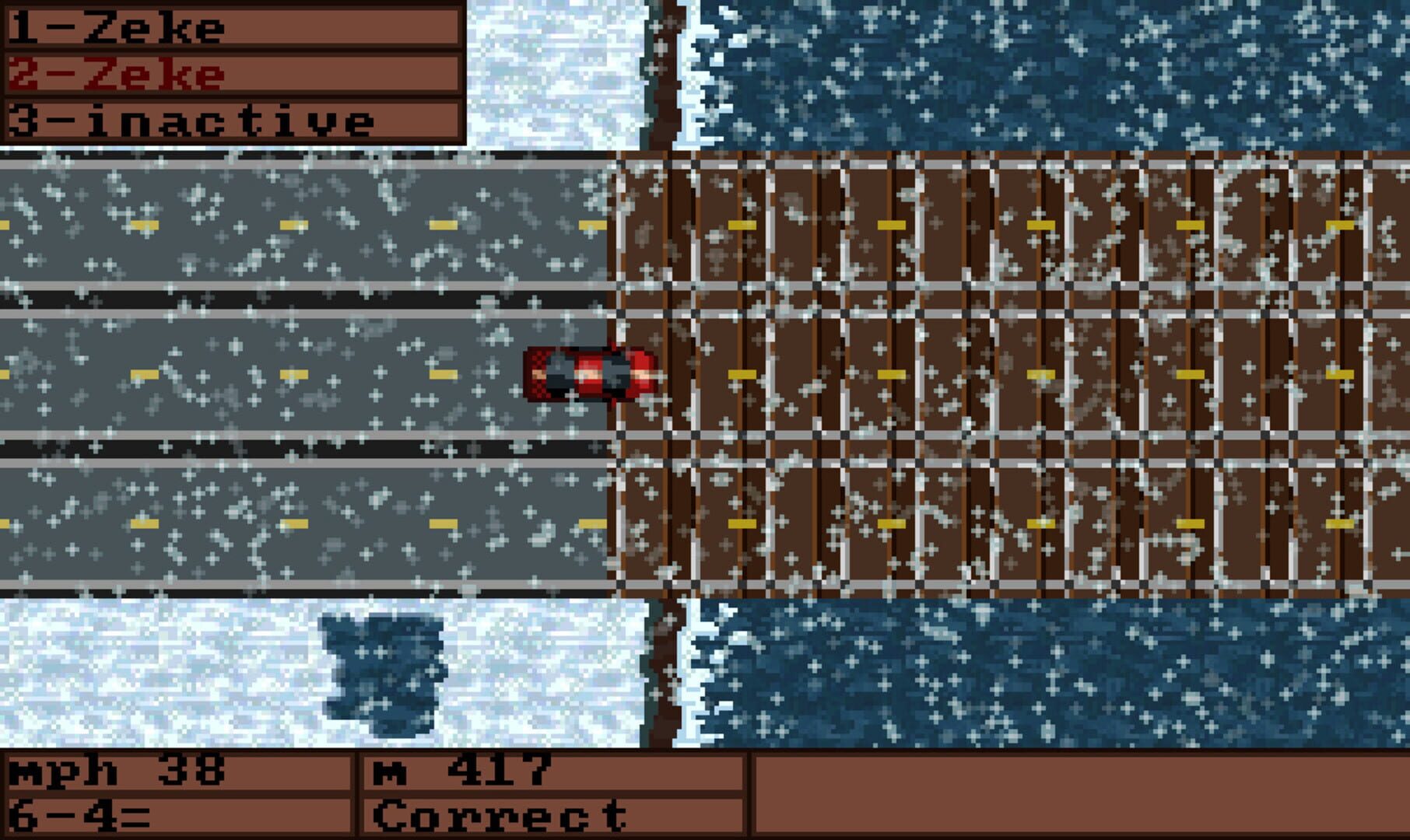Click the icy puddle on the snowbank
1410x840 pixels.
(381, 669)
